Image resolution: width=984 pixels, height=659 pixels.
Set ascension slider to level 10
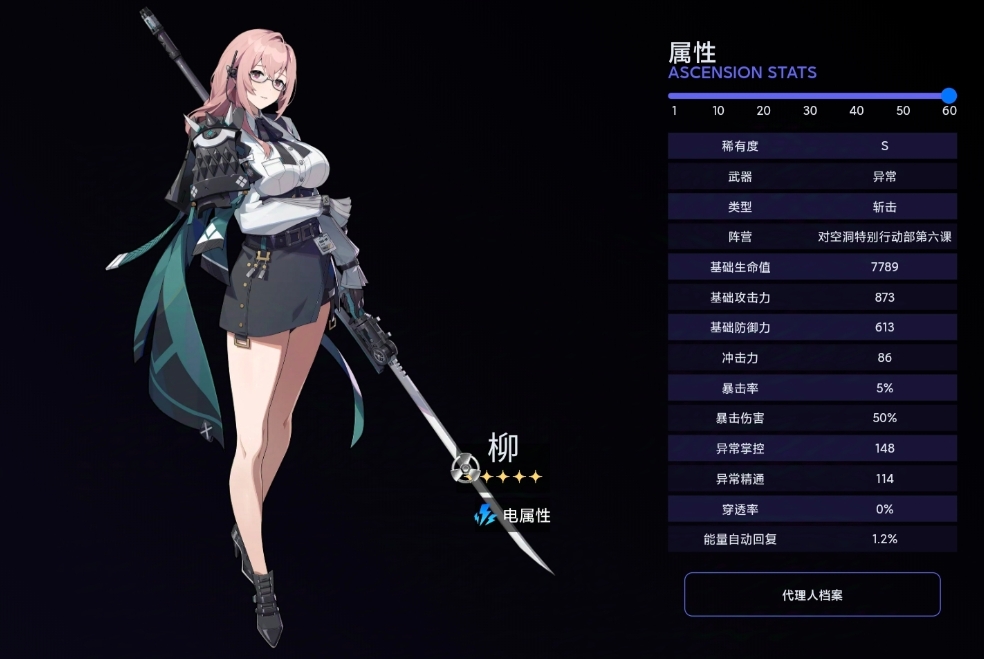(x=719, y=96)
